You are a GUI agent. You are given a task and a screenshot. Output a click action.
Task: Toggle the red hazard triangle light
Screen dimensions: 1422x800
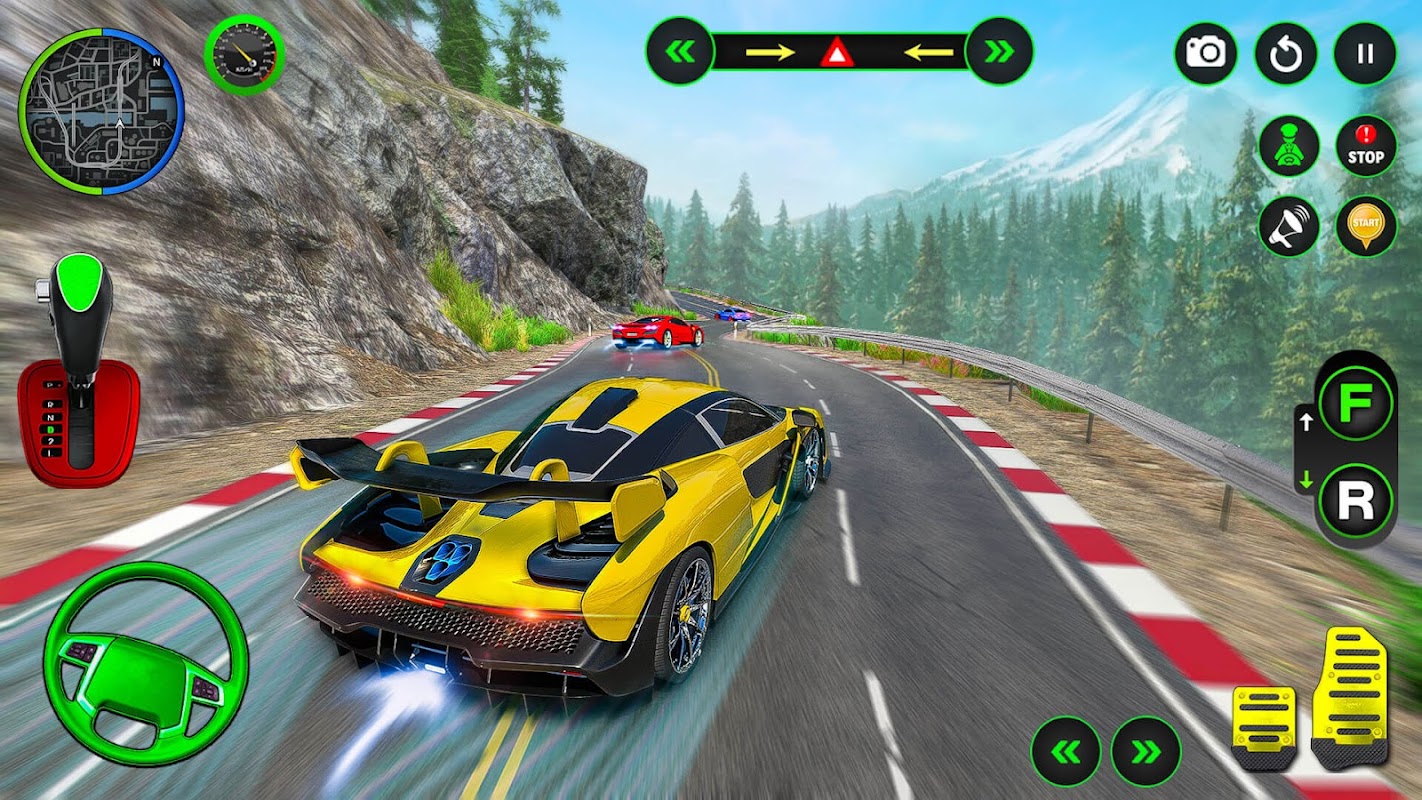[837, 52]
